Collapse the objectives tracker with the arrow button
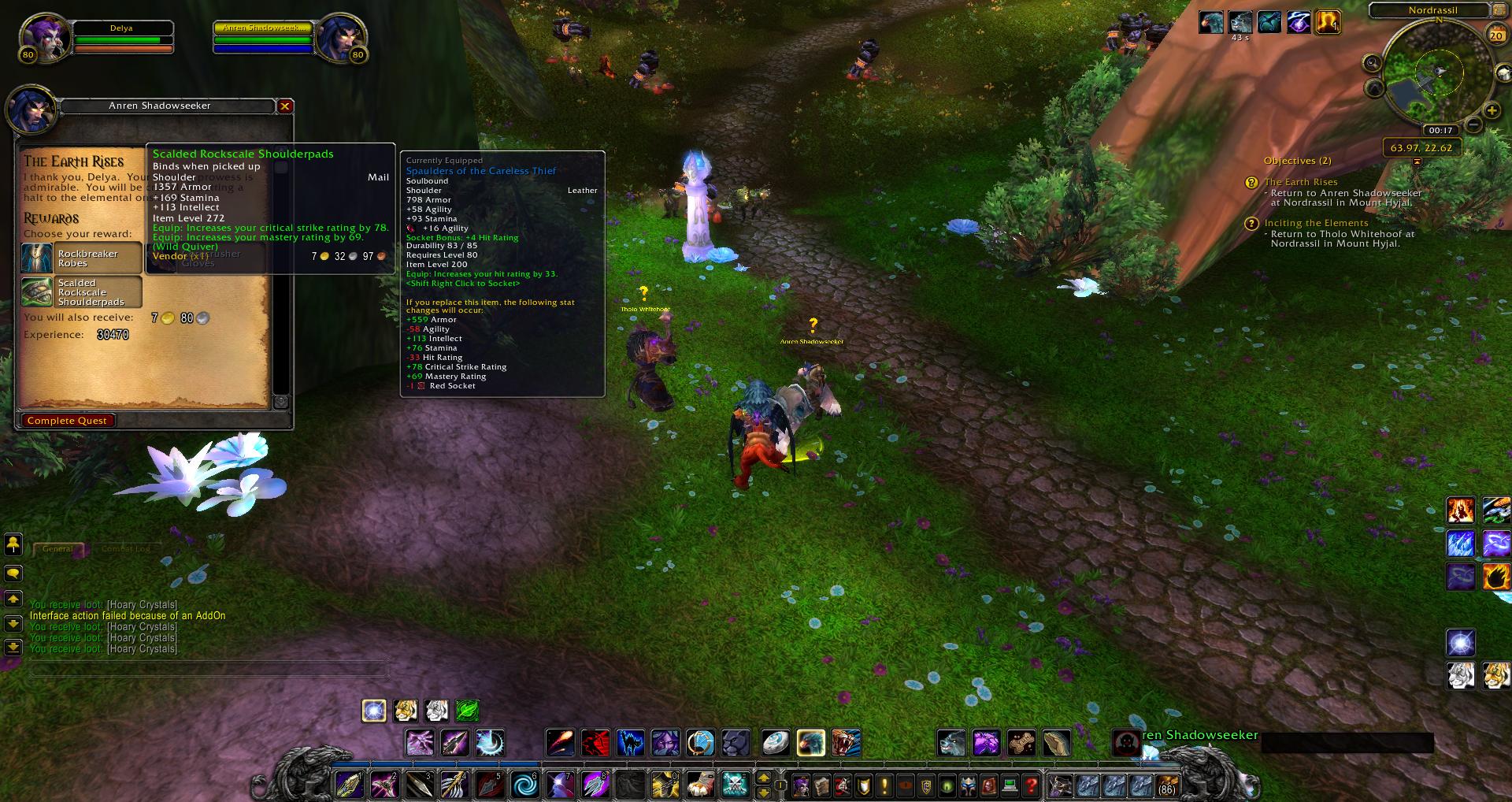This screenshot has width=1512, height=802. pyautogui.click(x=1417, y=162)
